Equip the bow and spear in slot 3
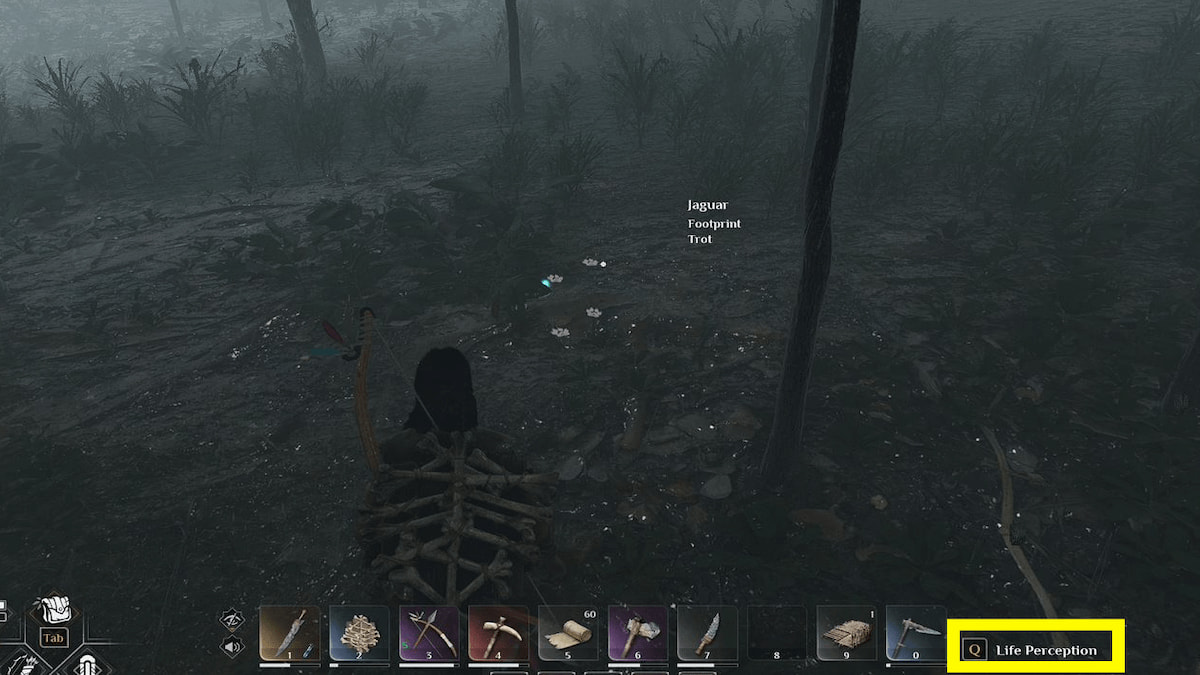This screenshot has height=675, width=1200. (429, 632)
